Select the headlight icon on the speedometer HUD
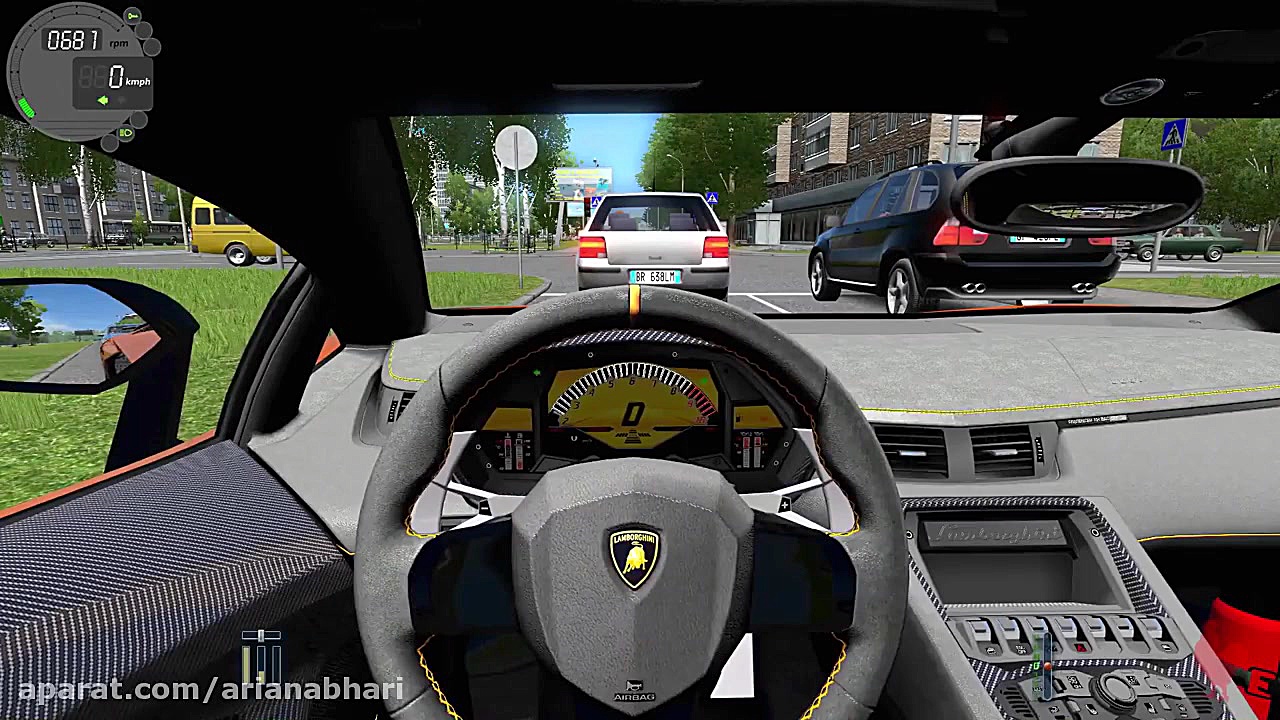 coord(126,132)
